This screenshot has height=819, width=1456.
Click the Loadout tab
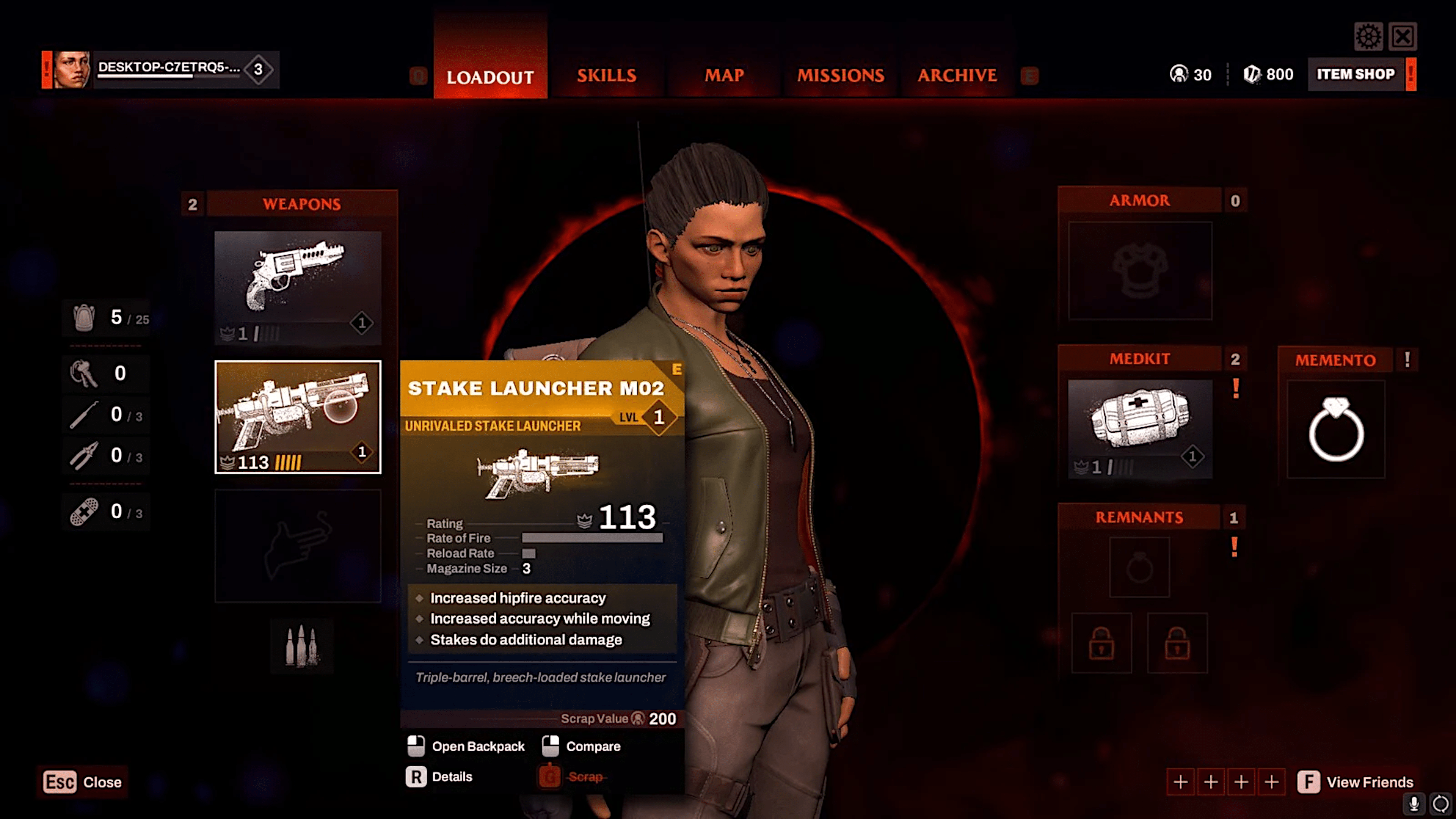click(490, 76)
